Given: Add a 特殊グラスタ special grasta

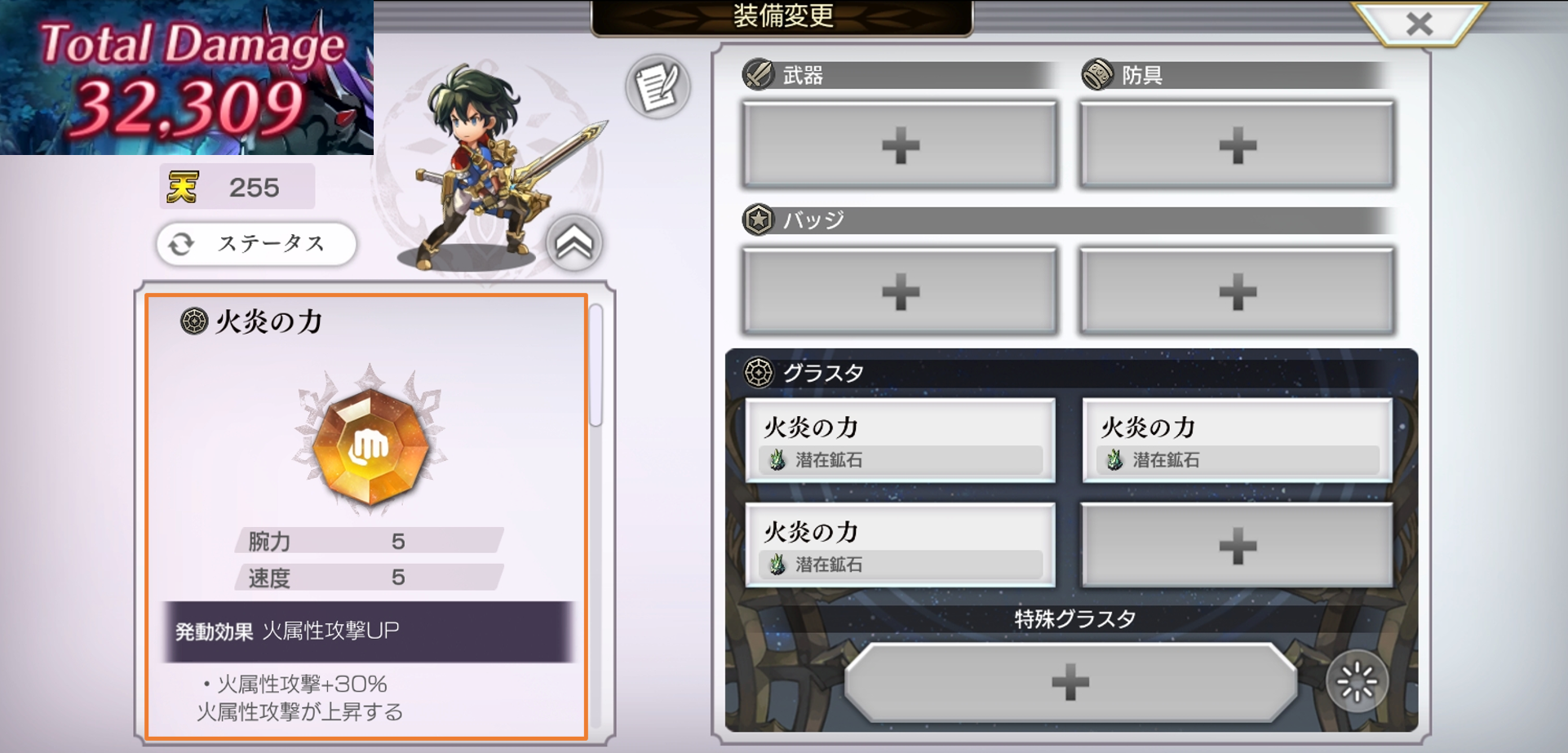Looking at the screenshot, I should coord(1070,682).
